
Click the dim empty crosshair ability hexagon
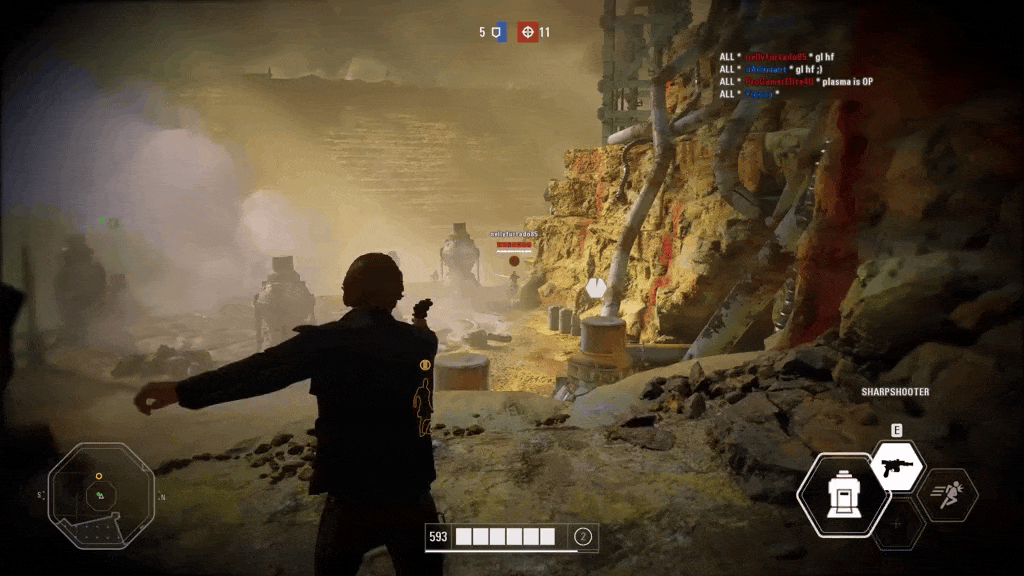pos(897,524)
